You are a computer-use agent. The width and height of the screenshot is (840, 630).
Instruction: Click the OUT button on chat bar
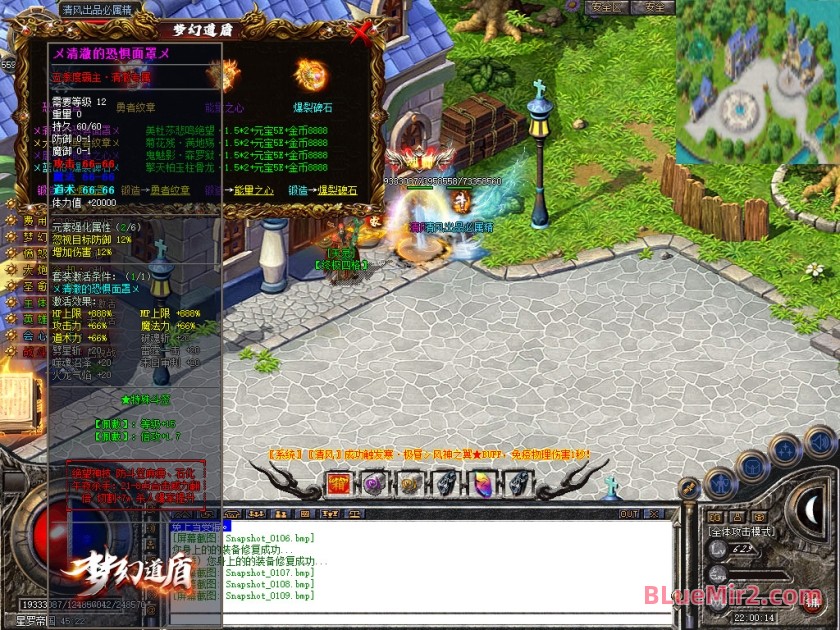(629, 514)
